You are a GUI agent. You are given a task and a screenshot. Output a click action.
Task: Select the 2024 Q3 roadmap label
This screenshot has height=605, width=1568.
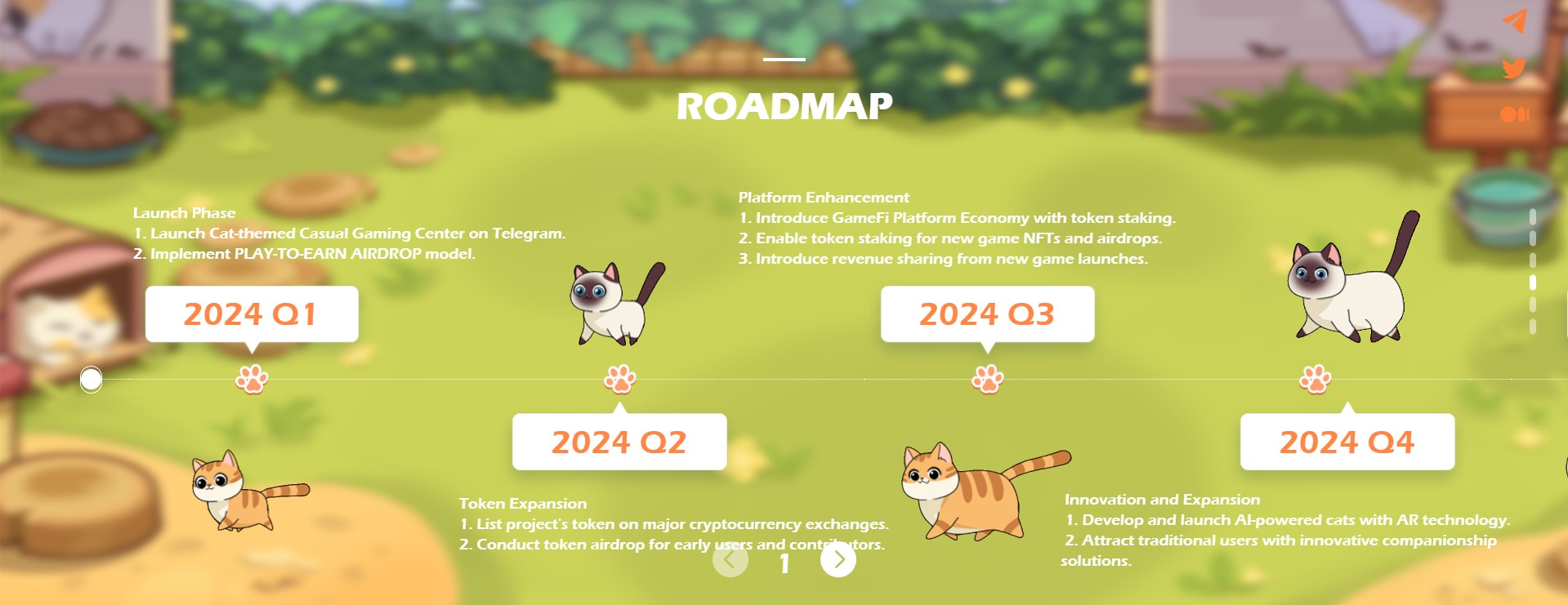[986, 314]
